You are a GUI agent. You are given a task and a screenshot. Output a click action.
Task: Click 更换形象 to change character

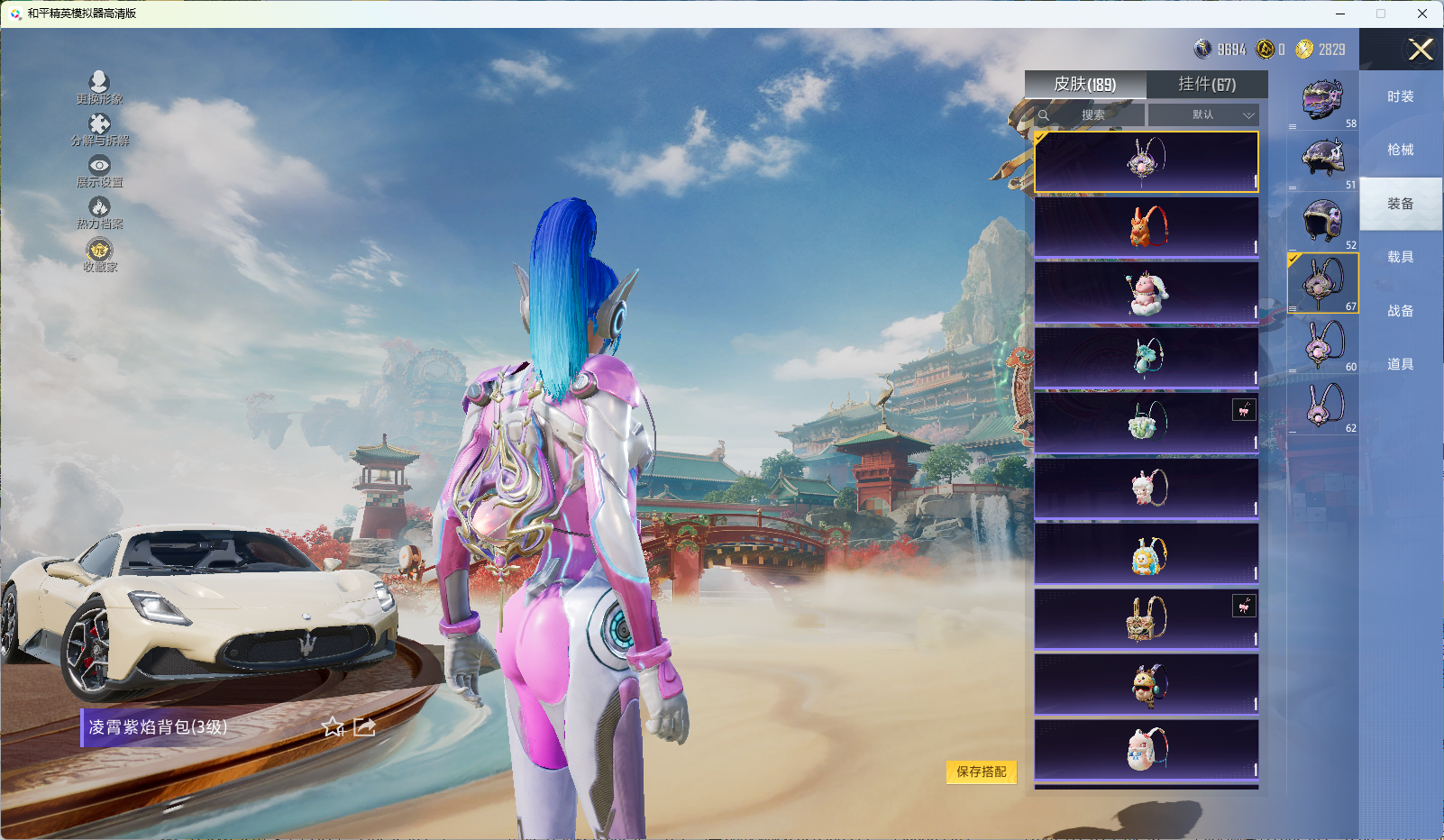coord(99,87)
